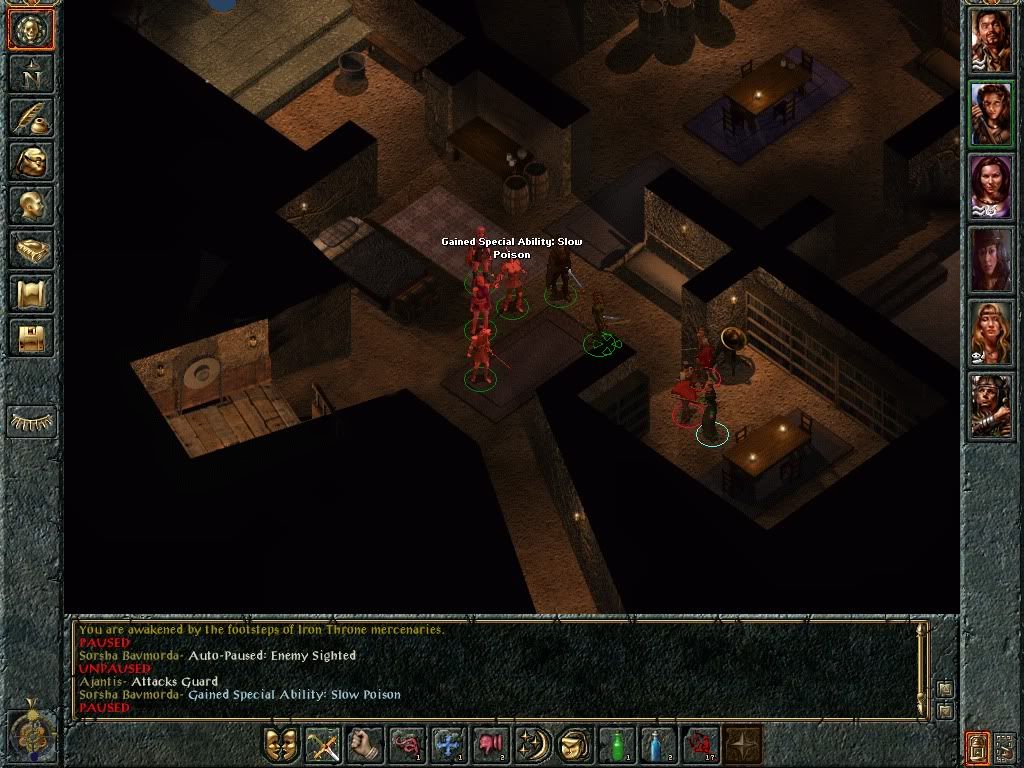The height and width of the screenshot is (768, 1024).
Task: Open the moon and stars special abilities
Action: pyautogui.click(x=531, y=745)
